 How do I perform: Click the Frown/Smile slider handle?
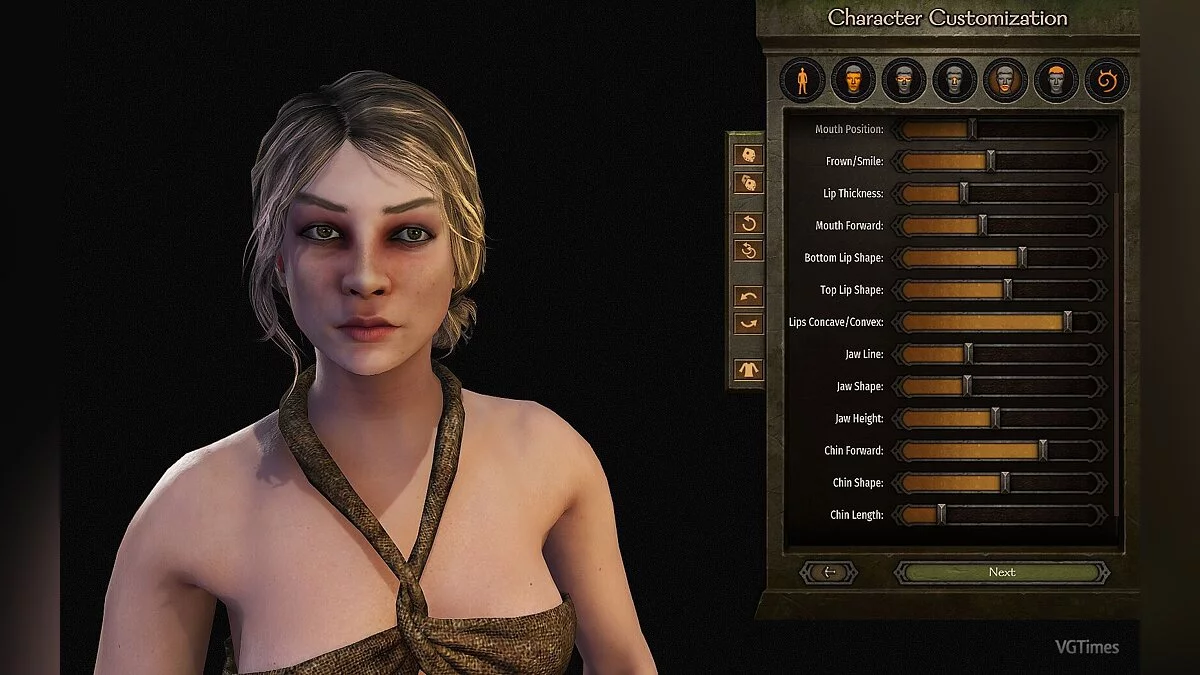[x=991, y=161]
